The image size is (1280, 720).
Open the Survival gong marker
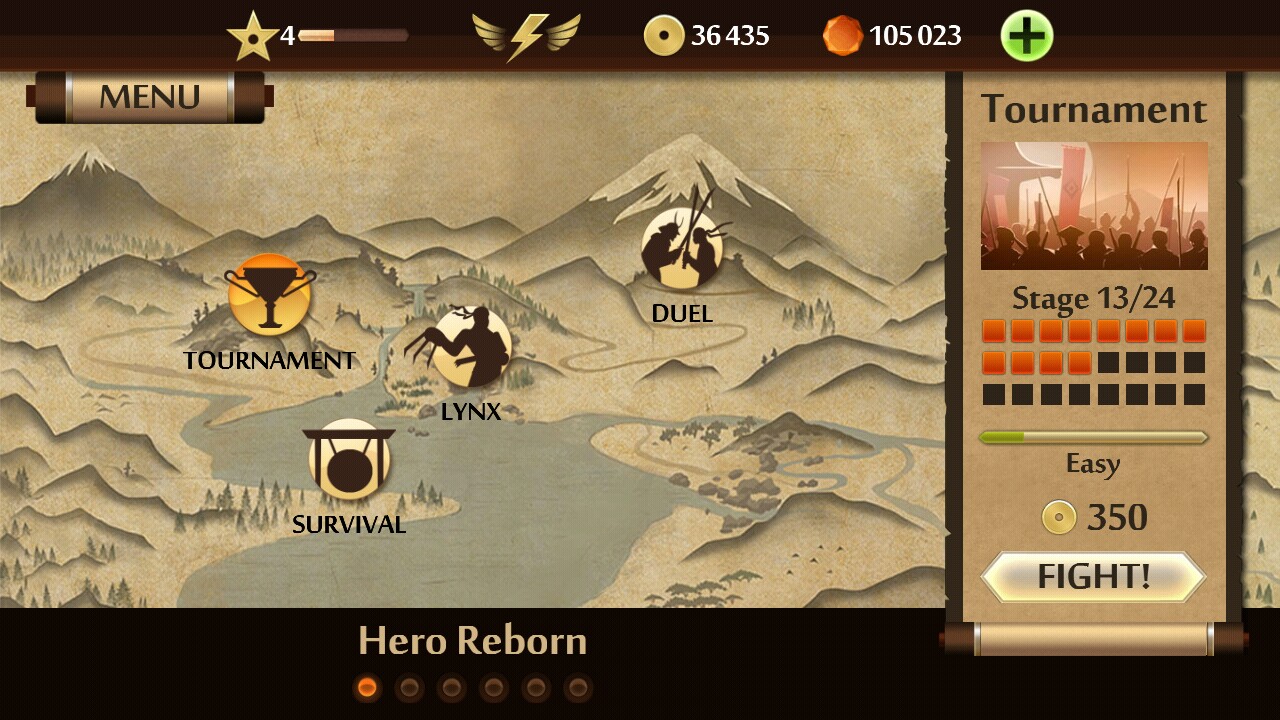pyautogui.click(x=349, y=460)
